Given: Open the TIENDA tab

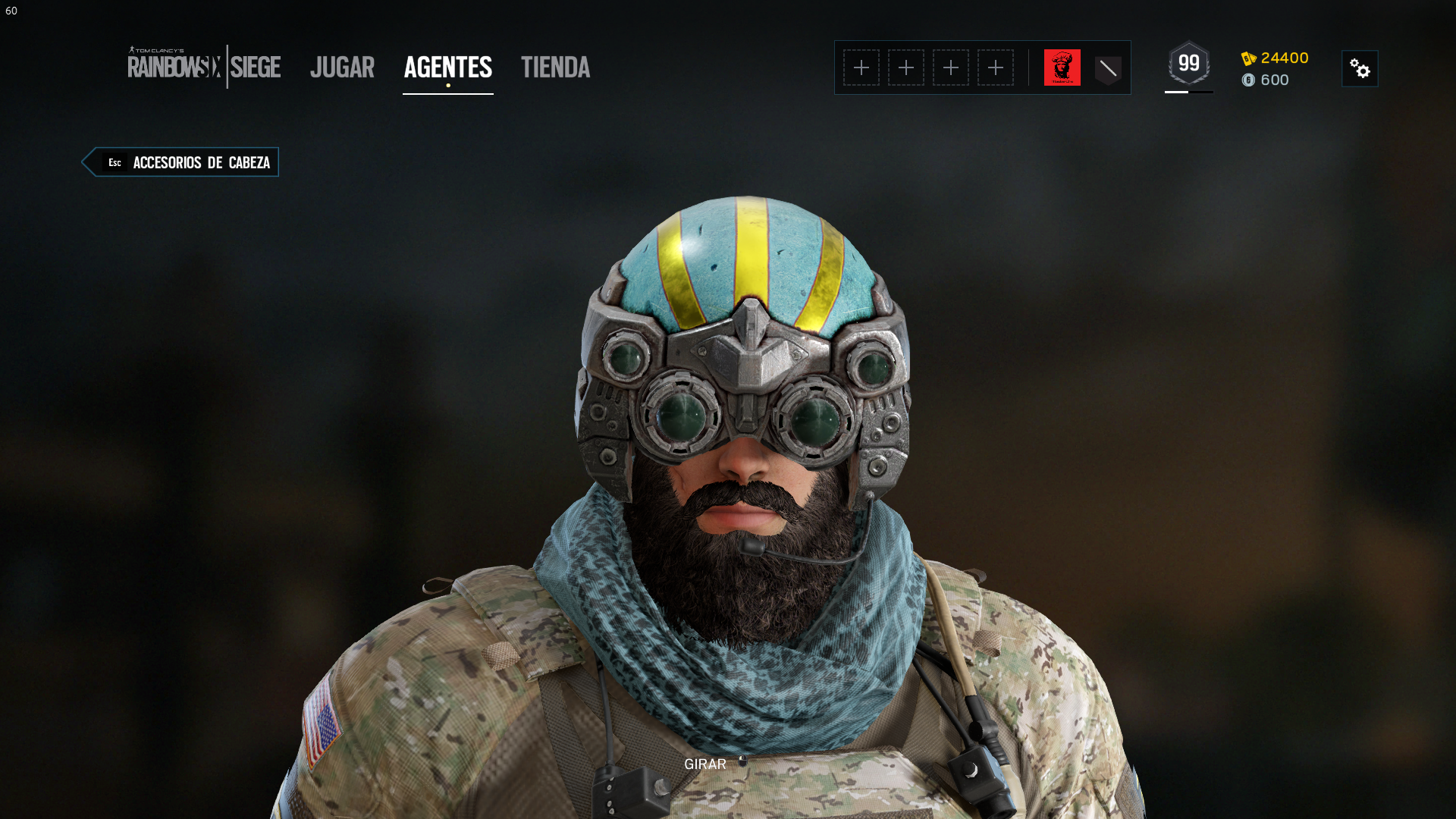Looking at the screenshot, I should point(555,67).
